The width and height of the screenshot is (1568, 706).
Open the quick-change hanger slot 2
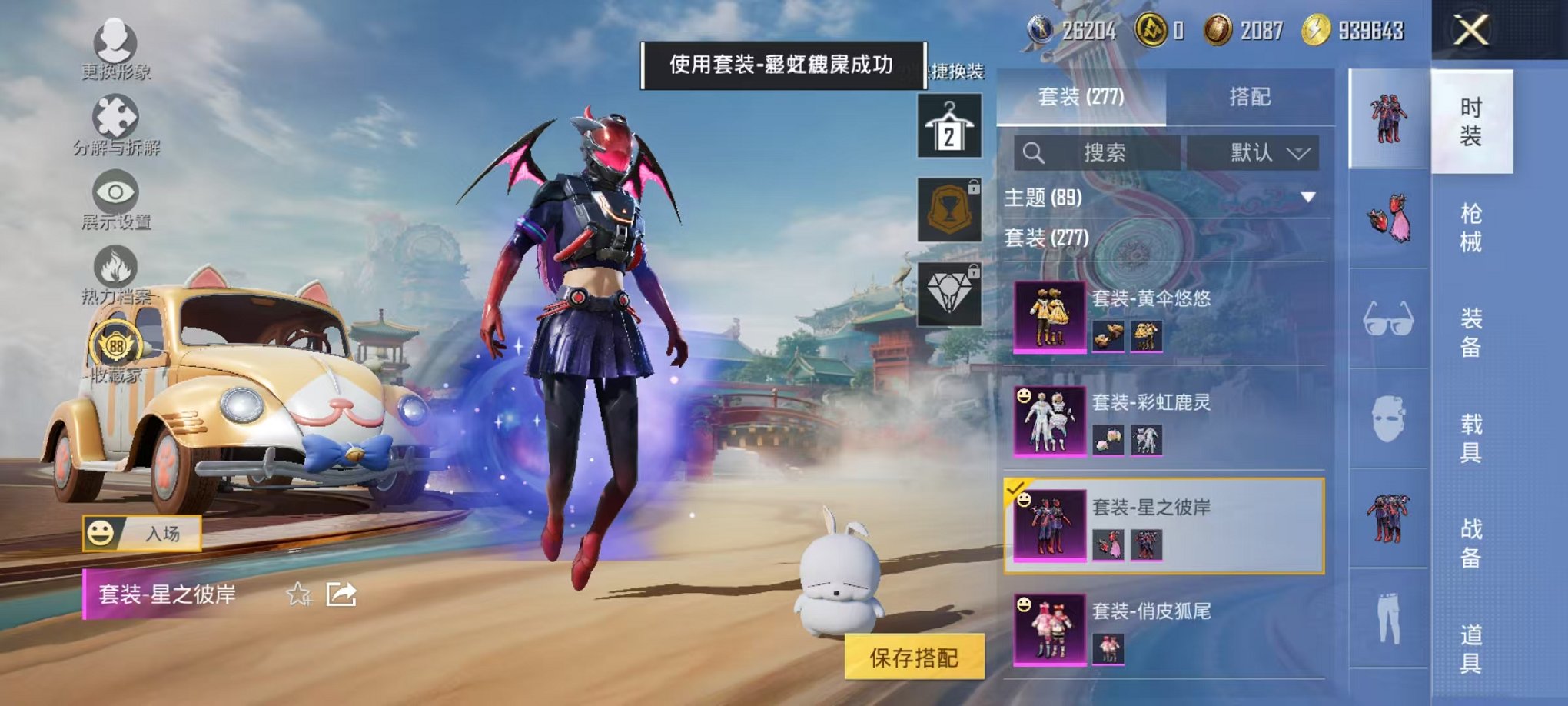pyautogui.click(x=950, y=125)
